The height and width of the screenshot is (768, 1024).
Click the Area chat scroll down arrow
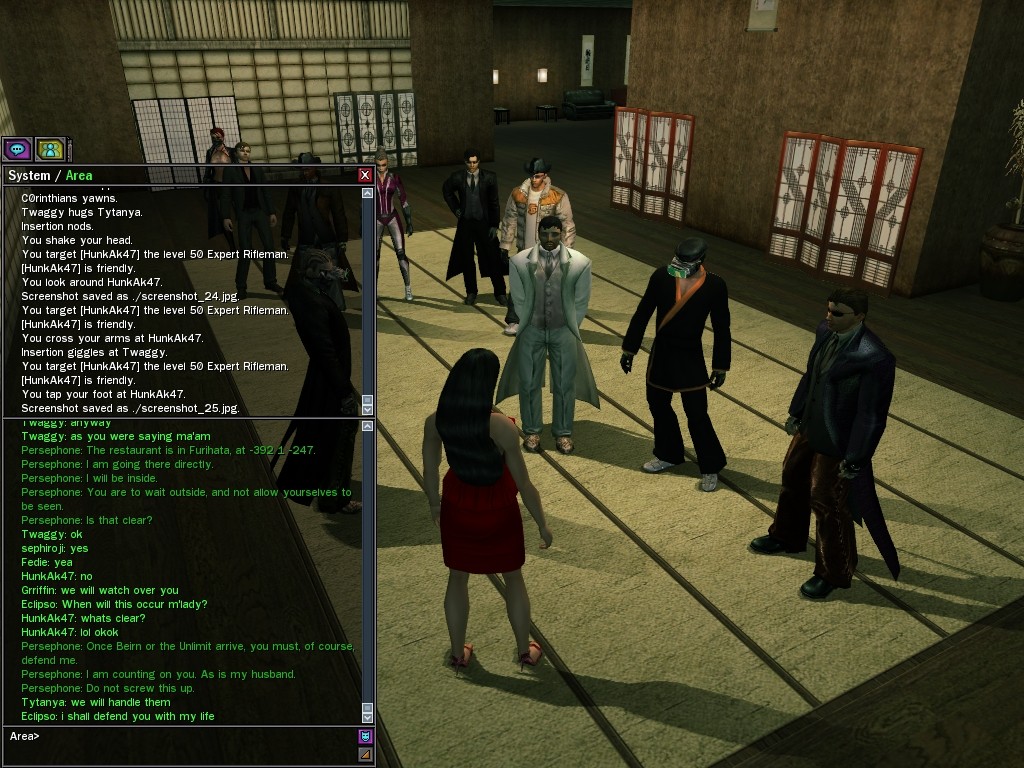click(367, 716)
